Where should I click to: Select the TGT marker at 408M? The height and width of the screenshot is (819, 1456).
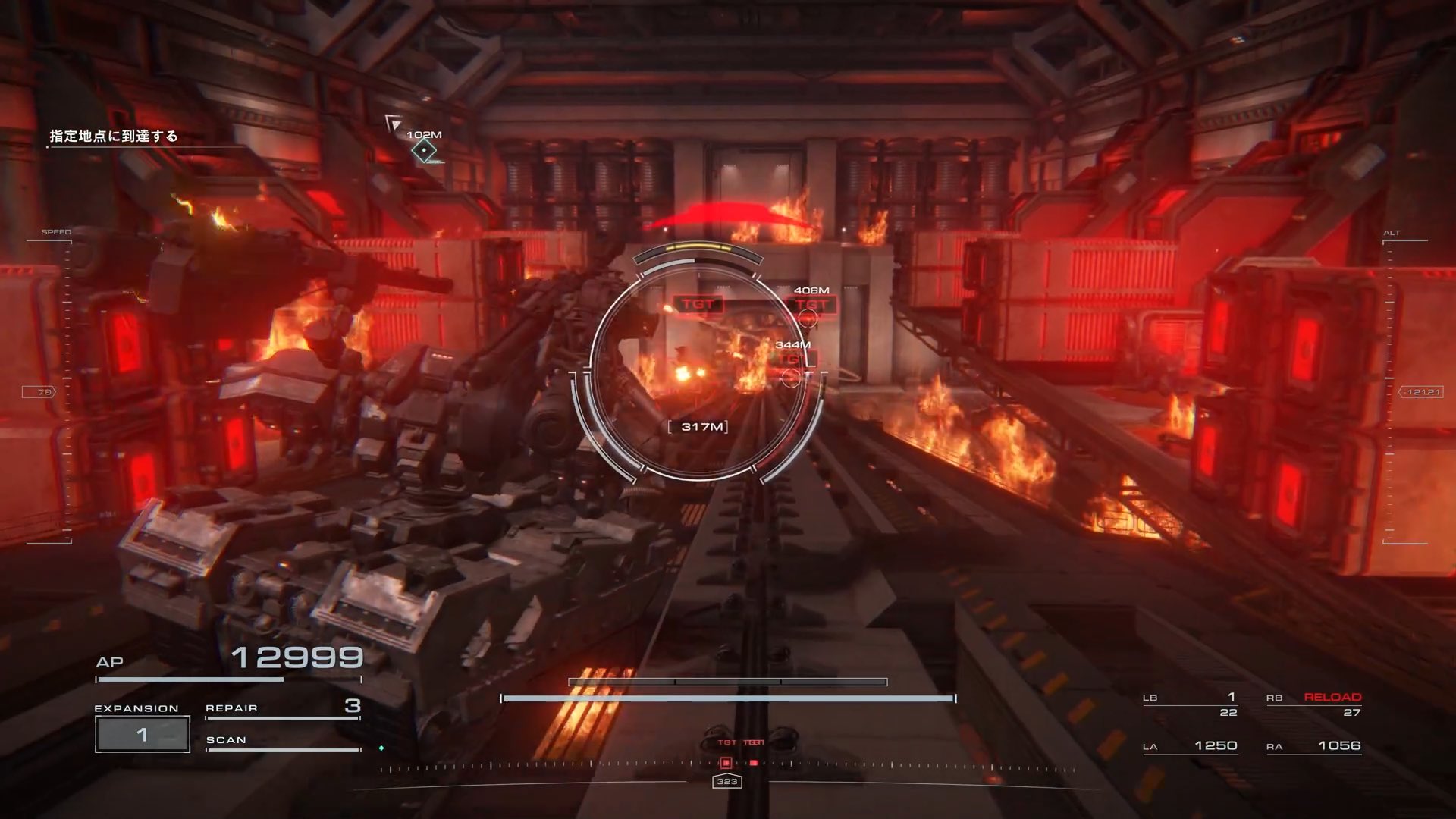click(811, 306)
